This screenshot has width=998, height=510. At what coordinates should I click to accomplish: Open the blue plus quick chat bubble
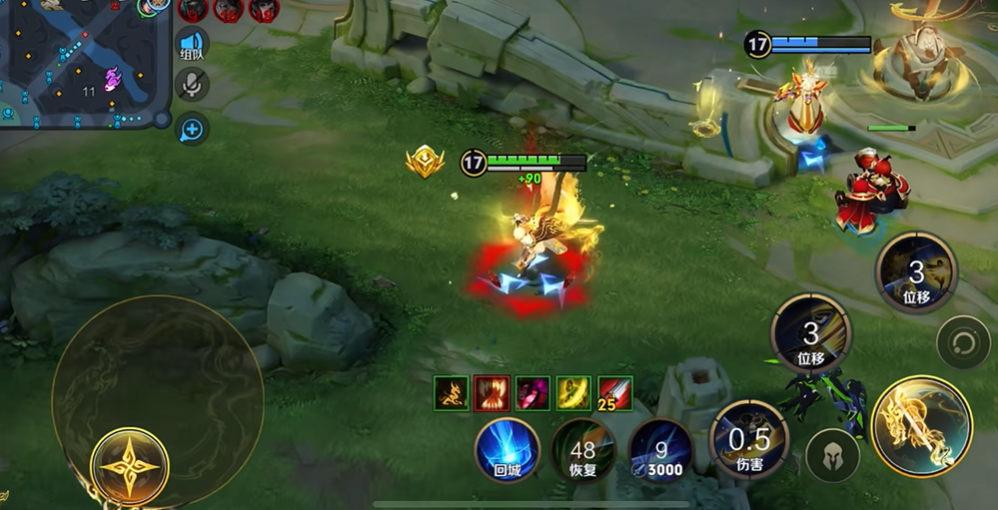(x=191, y=128)
